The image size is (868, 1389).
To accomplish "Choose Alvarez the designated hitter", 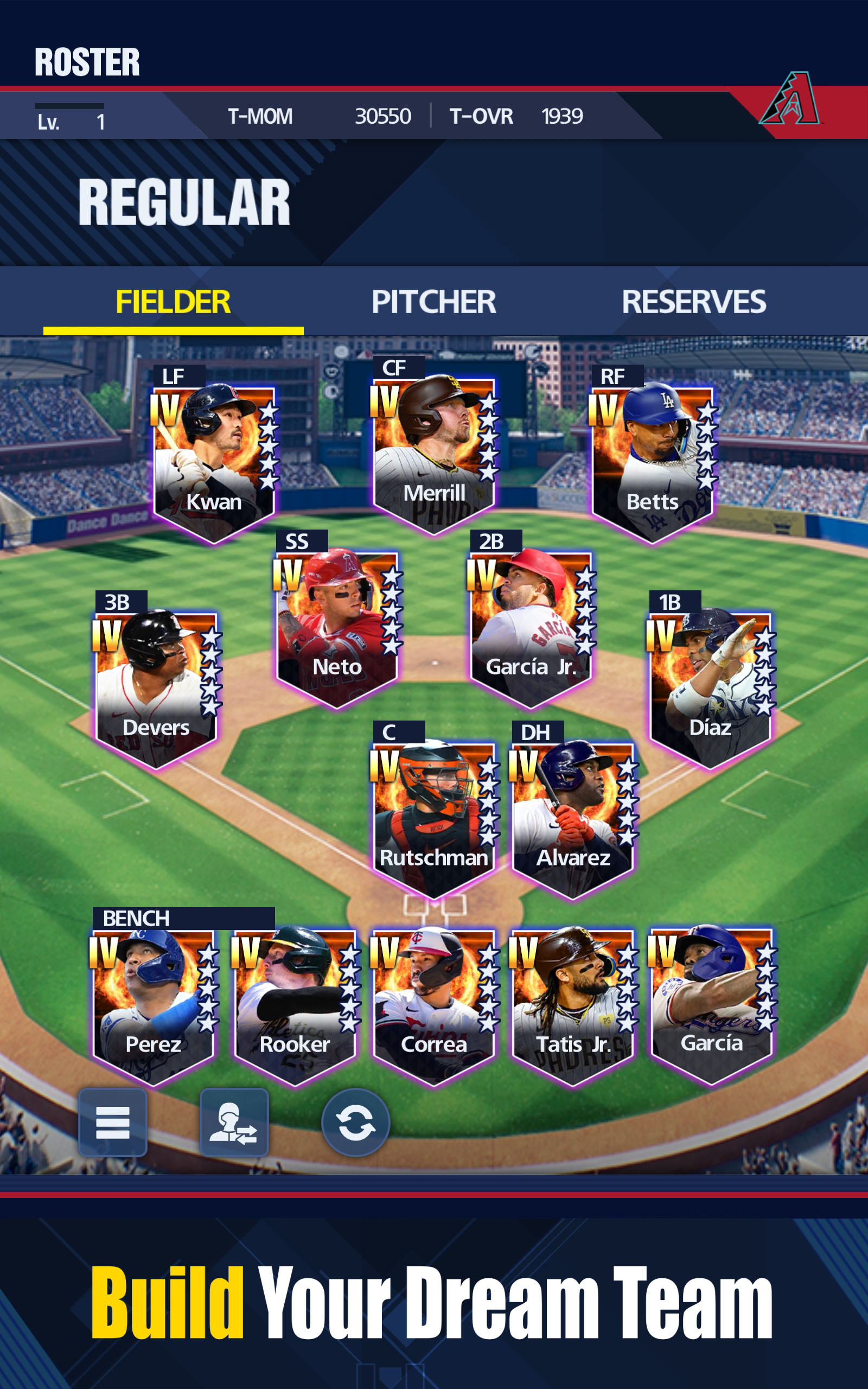I will pyautogui.click(x=572, y=815).
